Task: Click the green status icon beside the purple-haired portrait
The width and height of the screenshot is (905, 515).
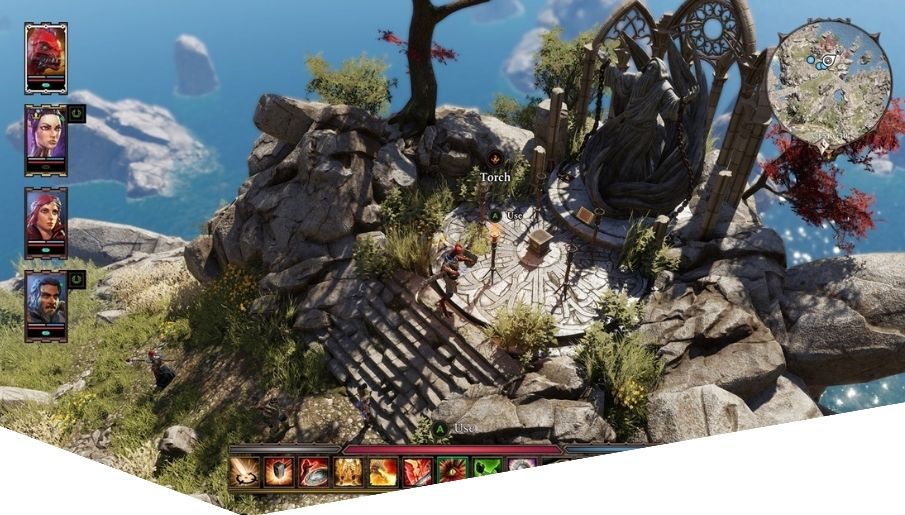Action: [78, 114]
